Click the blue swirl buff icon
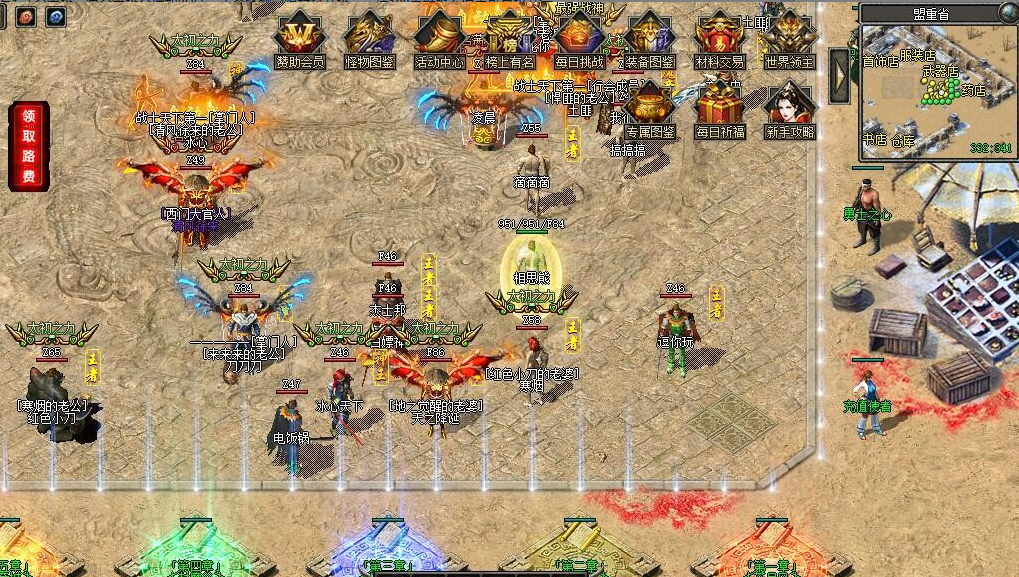Screen dimensions: 1019x577 tap(56, 16)
